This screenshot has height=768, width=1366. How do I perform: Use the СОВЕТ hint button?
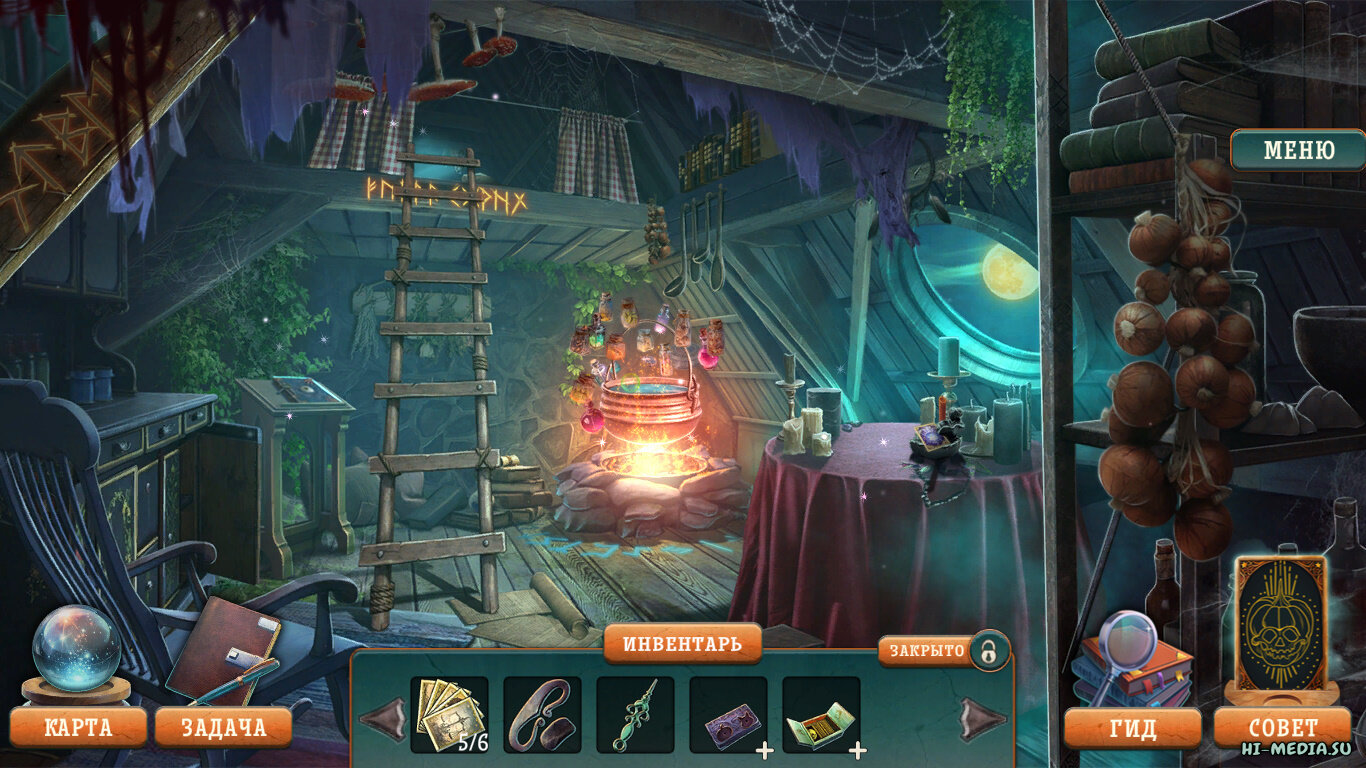point(1283,728)
